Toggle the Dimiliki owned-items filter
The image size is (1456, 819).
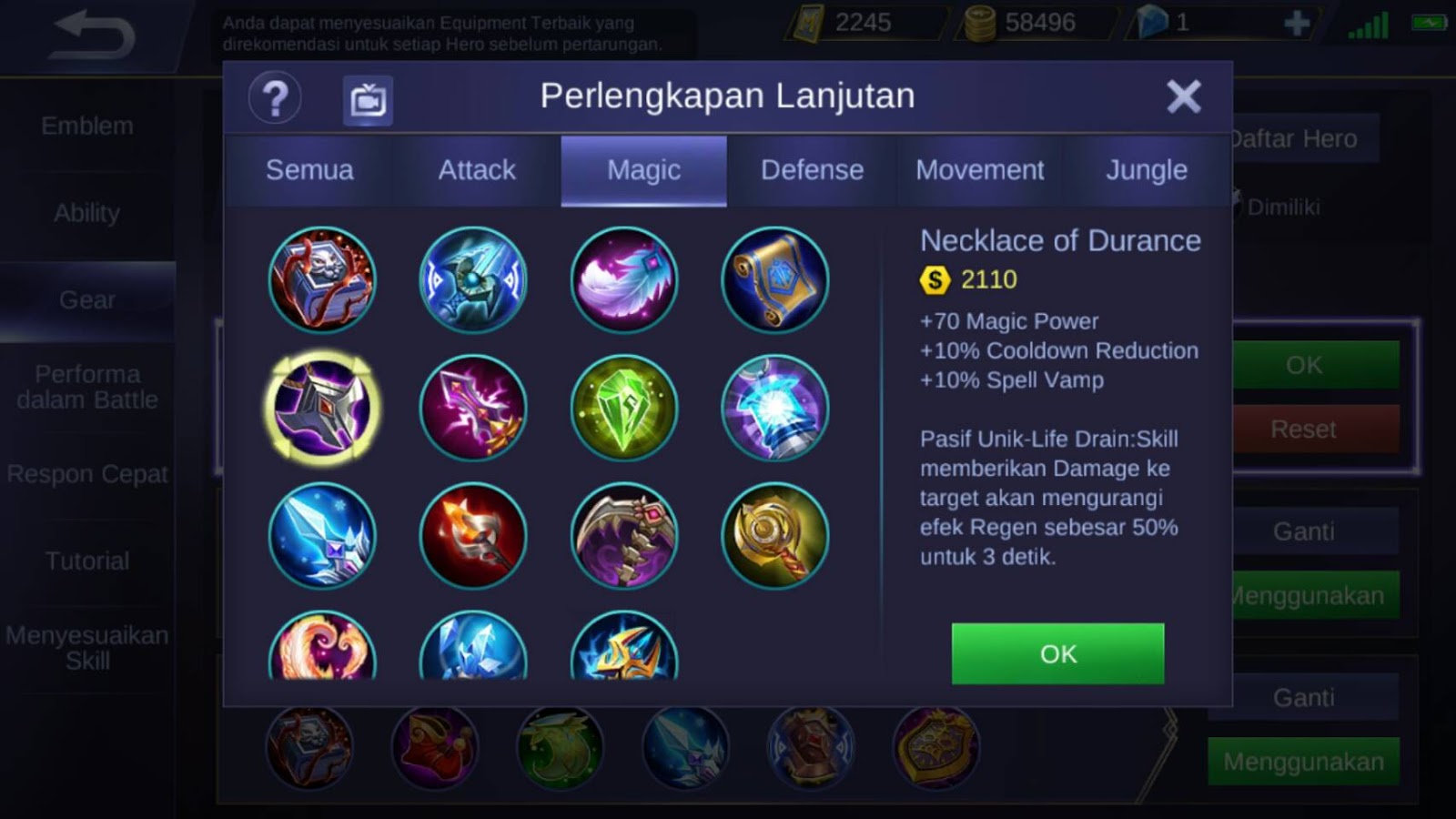coord(1283,207)
